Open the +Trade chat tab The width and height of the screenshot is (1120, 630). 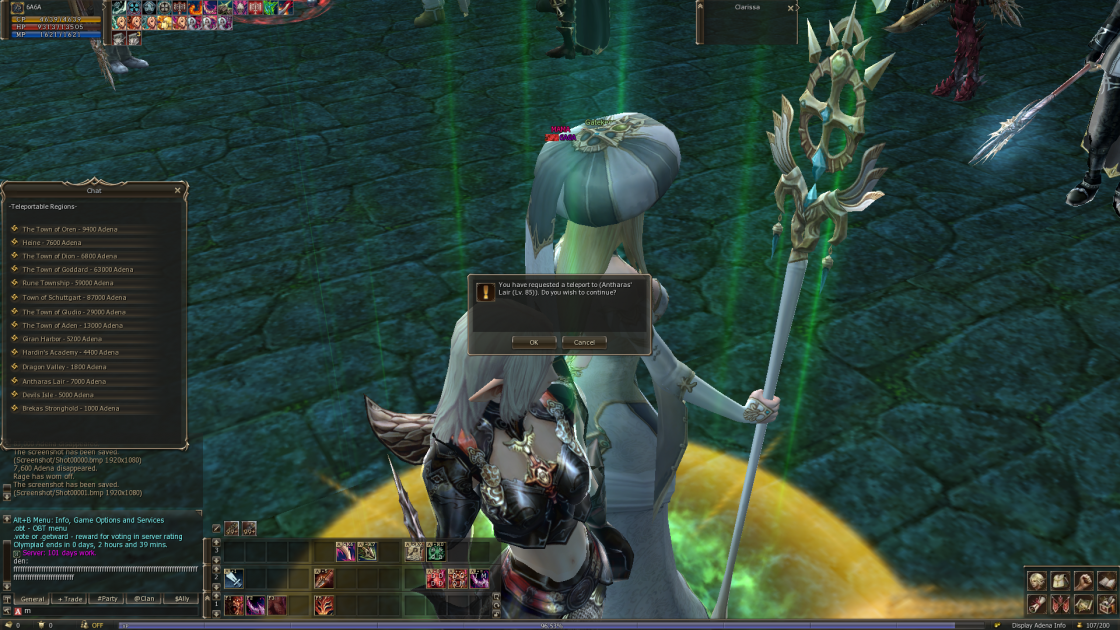69,599
